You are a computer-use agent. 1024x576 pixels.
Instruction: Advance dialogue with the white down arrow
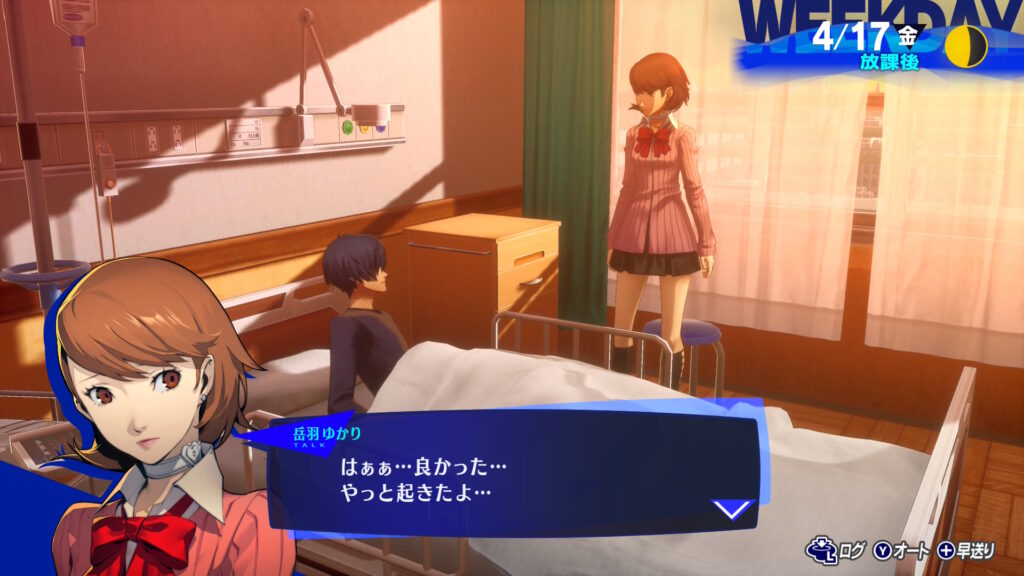tap(732, 509)
